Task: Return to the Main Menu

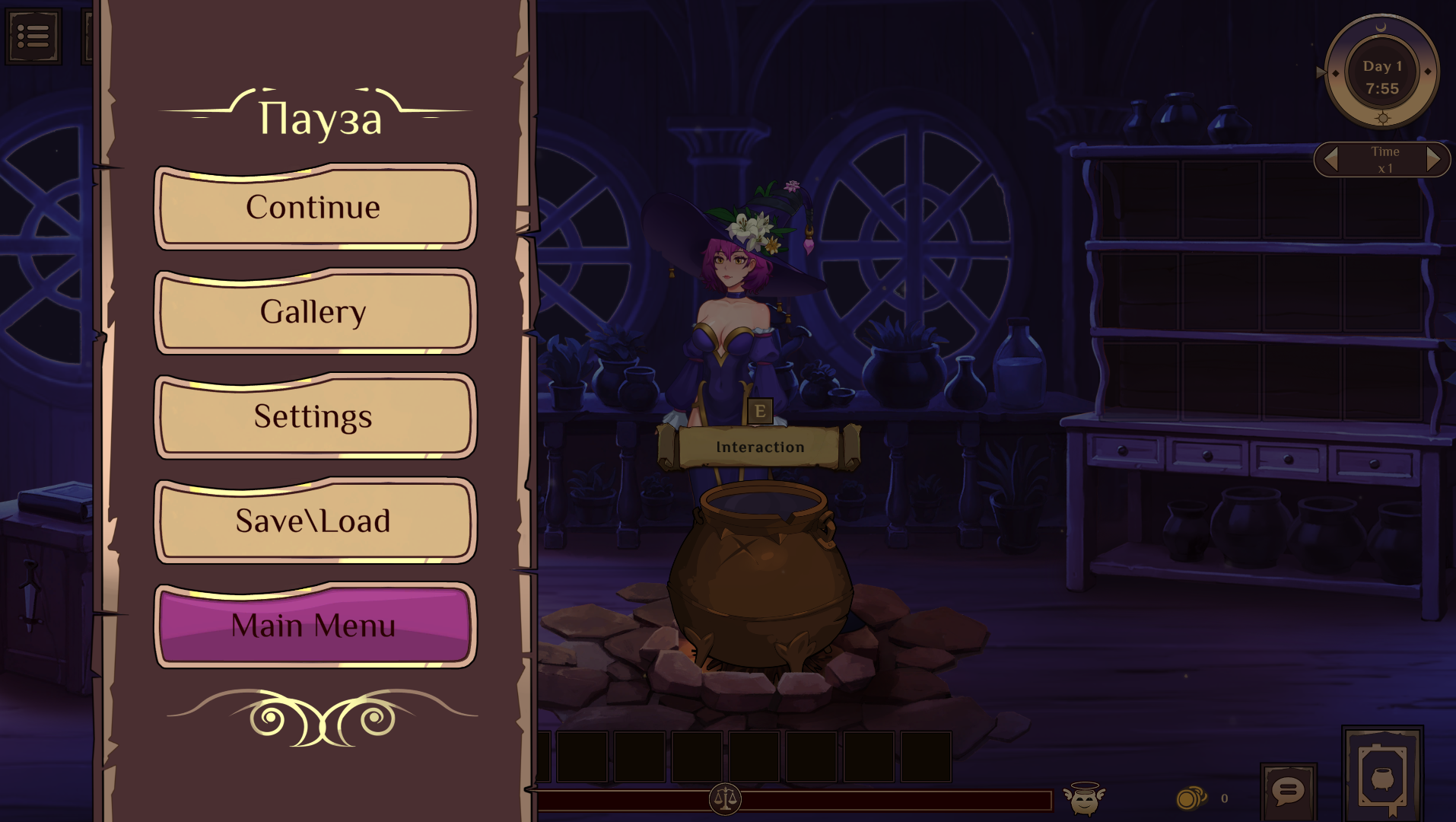Action: pos(314,626)
